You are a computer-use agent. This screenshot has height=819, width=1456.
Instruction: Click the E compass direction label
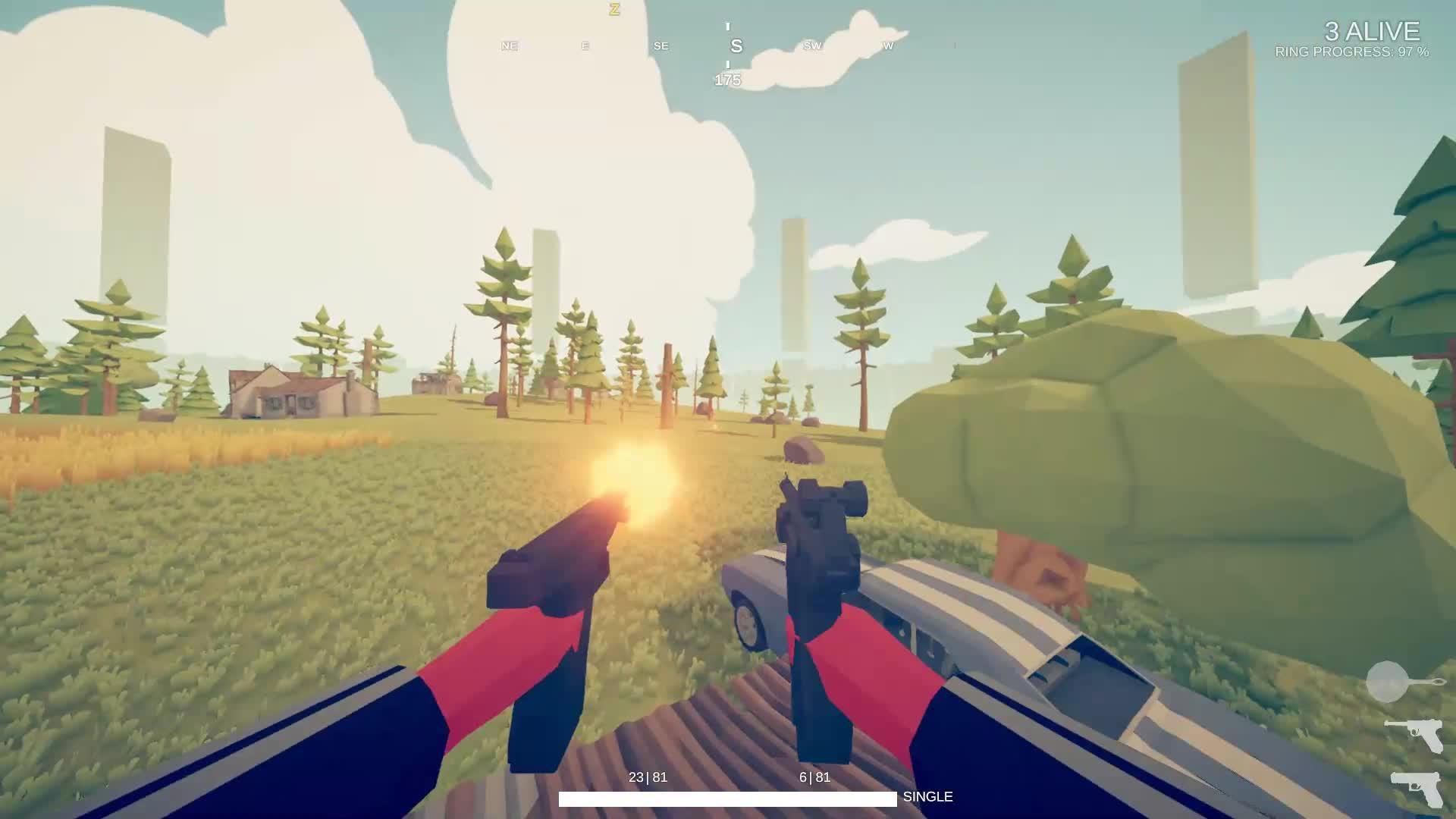(584, 46)
